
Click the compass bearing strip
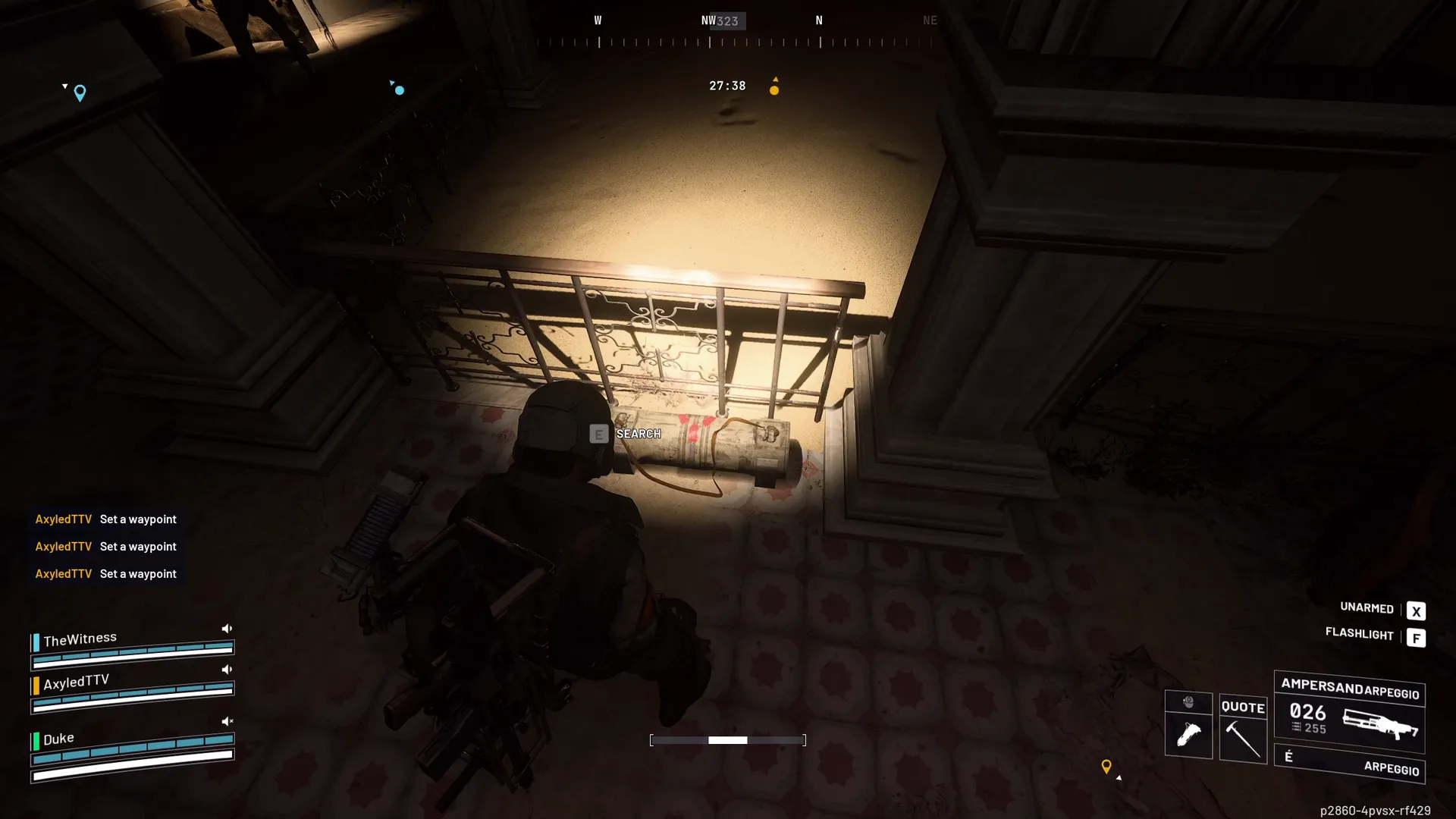tap(734, 42)
